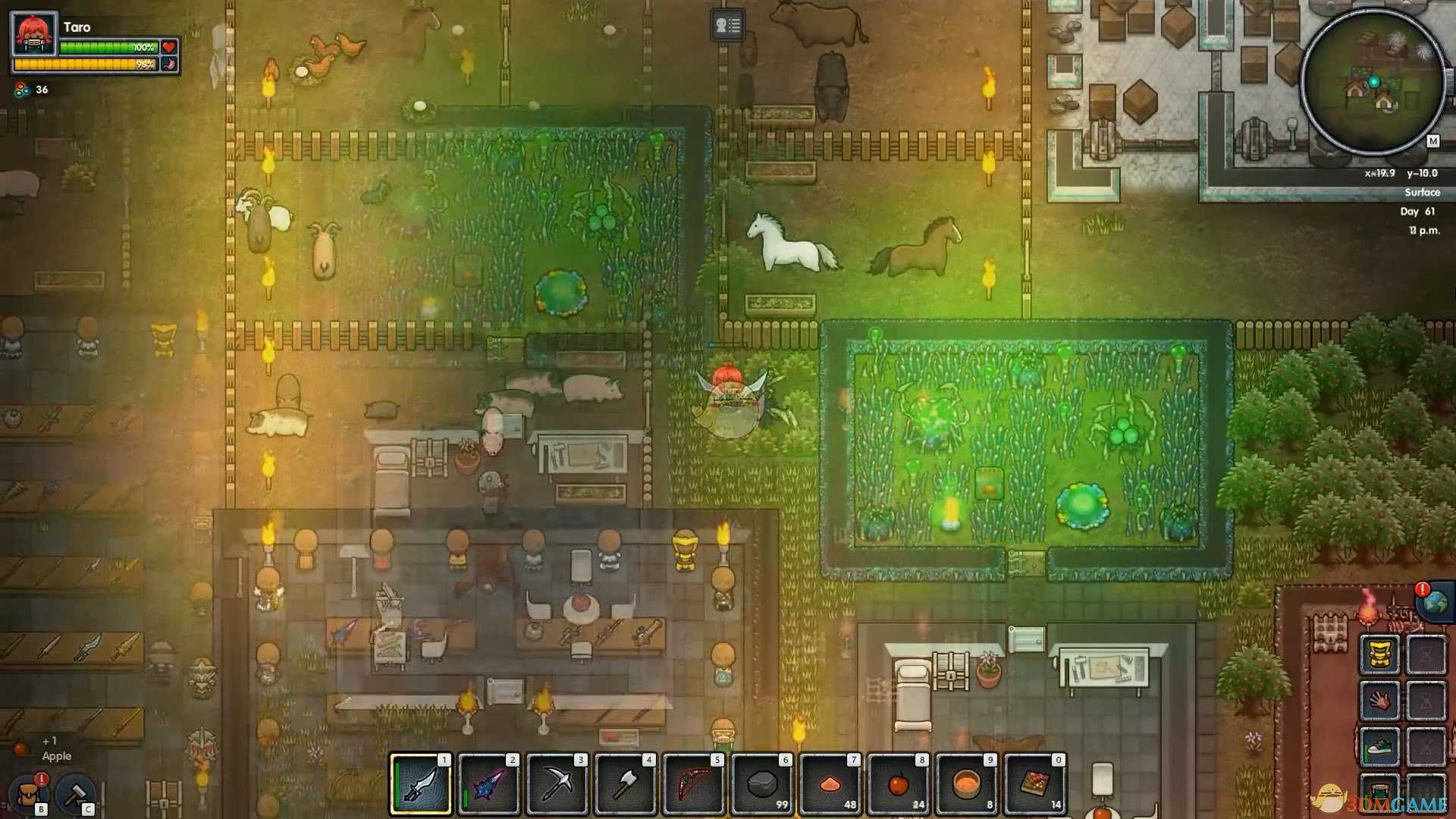Image resolution: width=1456 pixels, height=819 pixels.
Task: Select the stone stack of 99
Action: point(761,784)
